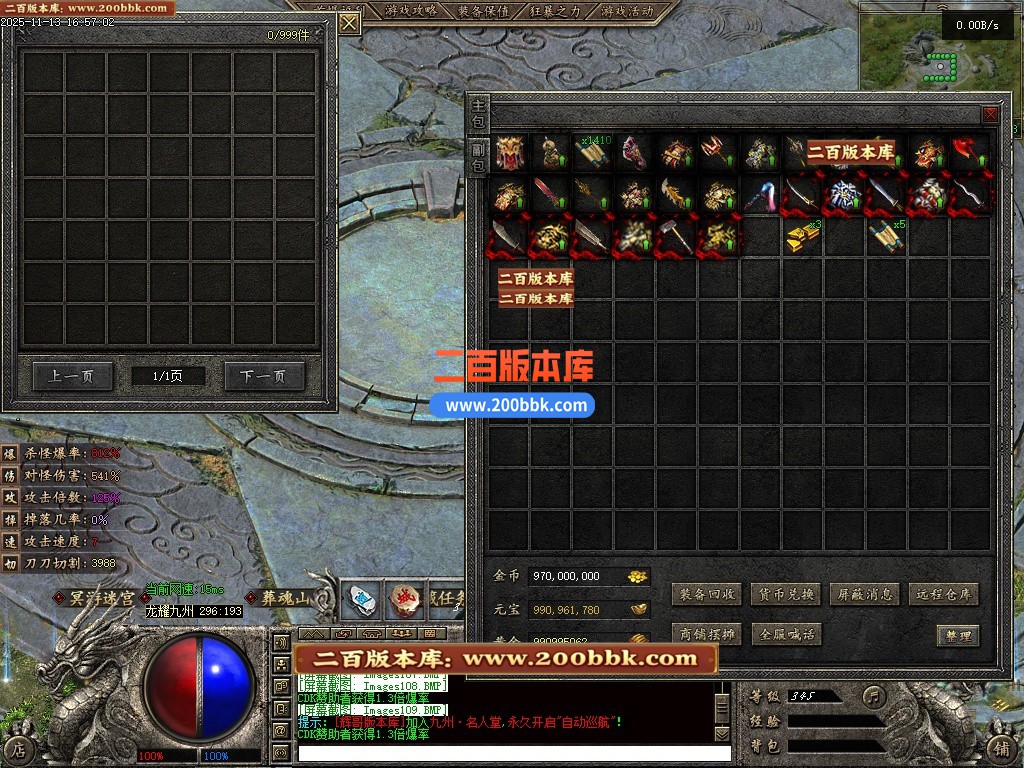Screen dimensions: 1024x768
Task: Open the 远程仓库 remote warehouse
Action: point(943,594)
